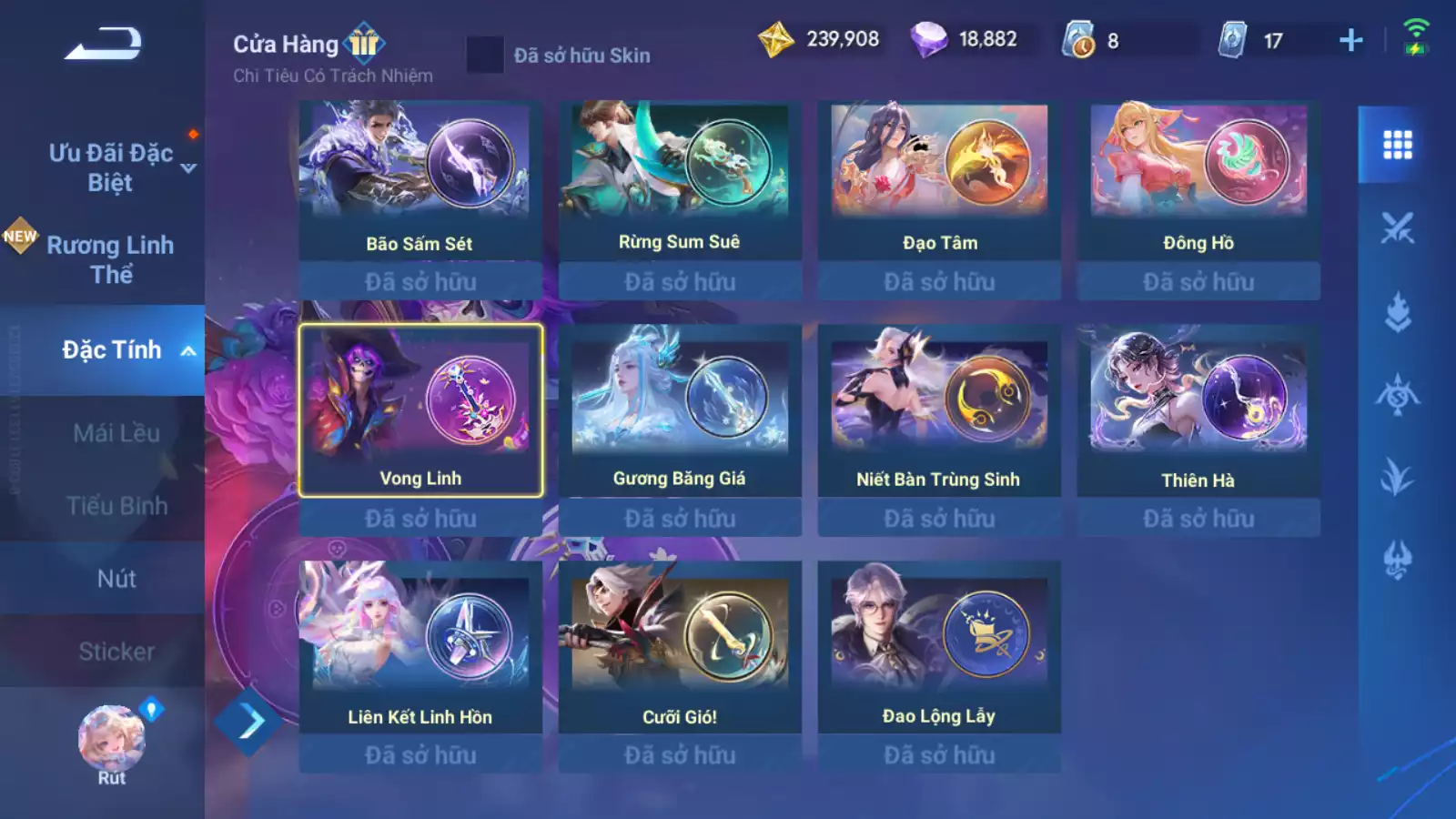Choose the Liên Kết Linh Hồn card
The image size is (1456, 819).
click(420, 647)
